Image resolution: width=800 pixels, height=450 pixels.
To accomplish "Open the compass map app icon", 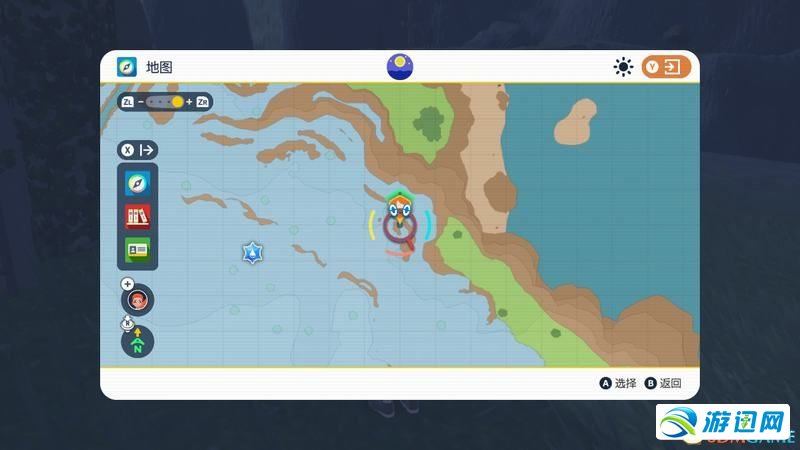I will pyautogui.click(x=137, y=184).
